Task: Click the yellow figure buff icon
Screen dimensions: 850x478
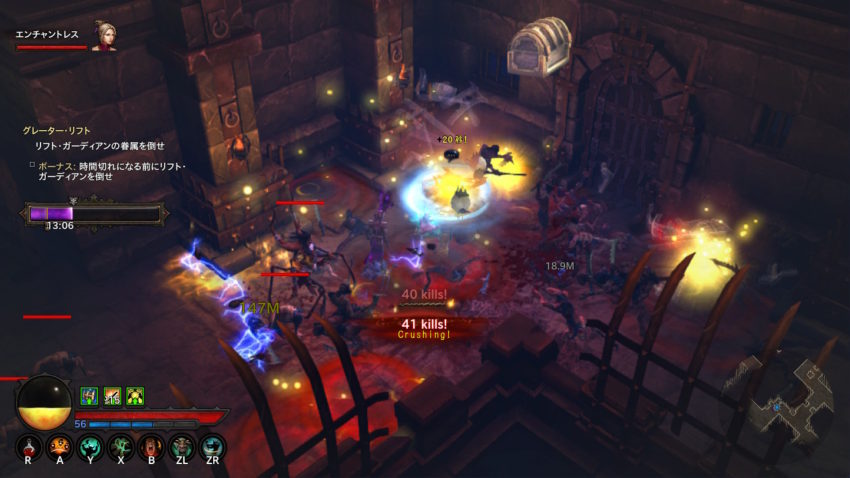Action: click(134, 396)
